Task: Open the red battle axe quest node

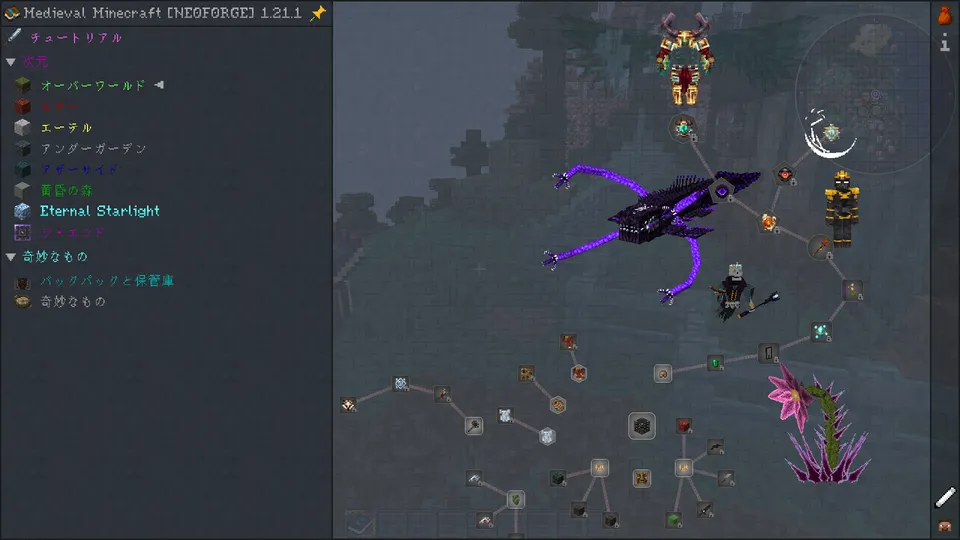Action: (x=821, y=245)
